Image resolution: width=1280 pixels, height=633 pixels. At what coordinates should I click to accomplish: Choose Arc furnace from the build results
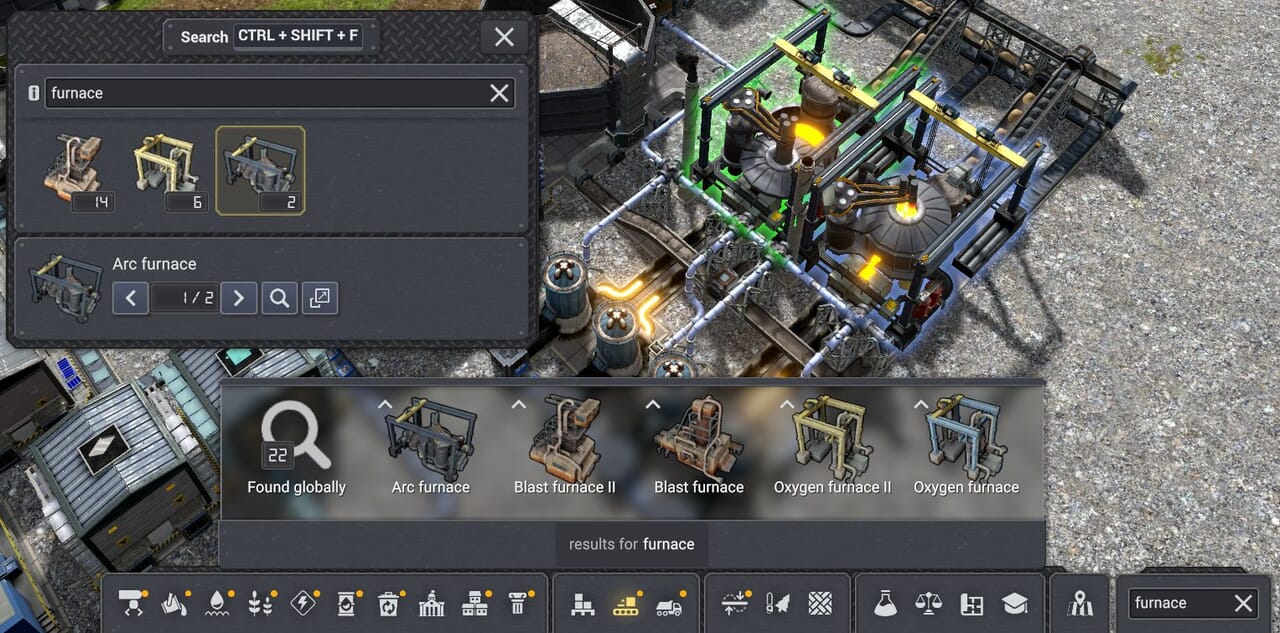tap(431, 448)
